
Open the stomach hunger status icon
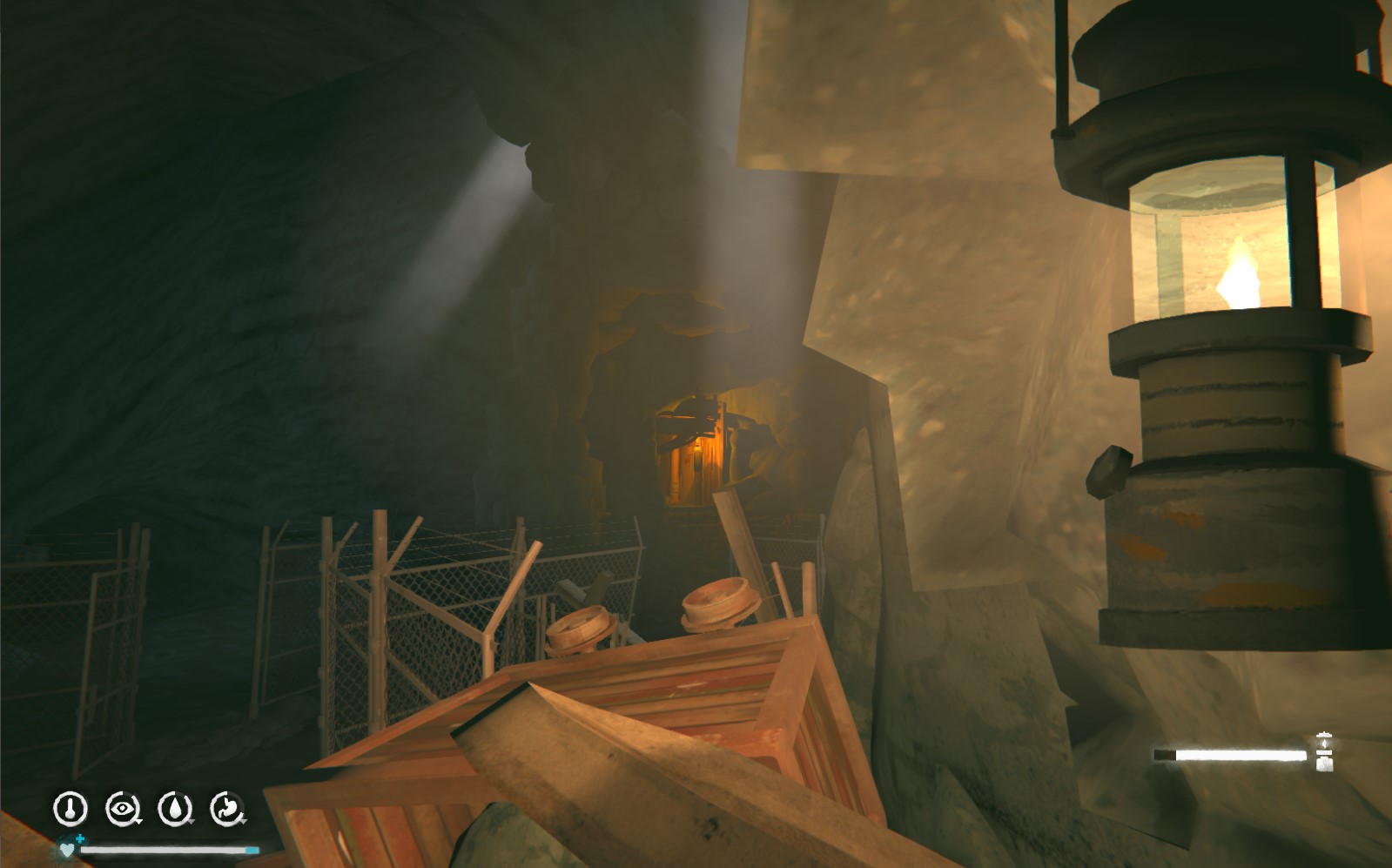(227, 809)
